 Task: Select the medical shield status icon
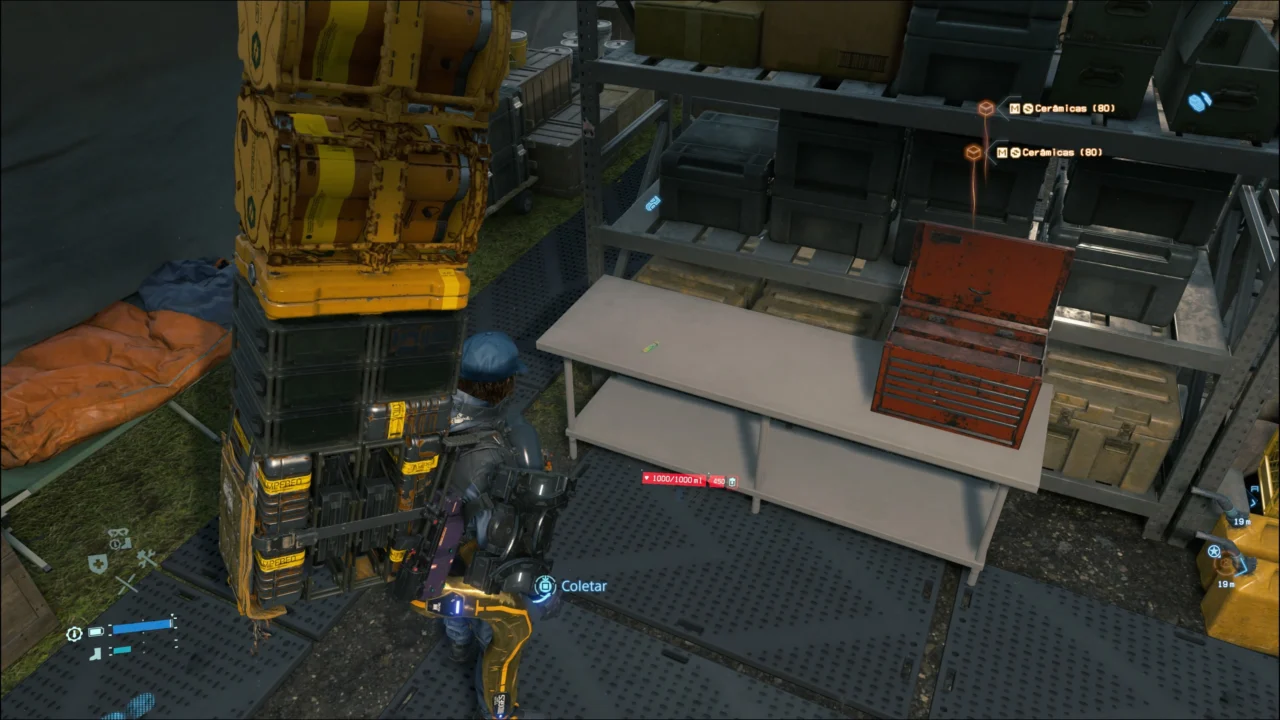point(97,564)
